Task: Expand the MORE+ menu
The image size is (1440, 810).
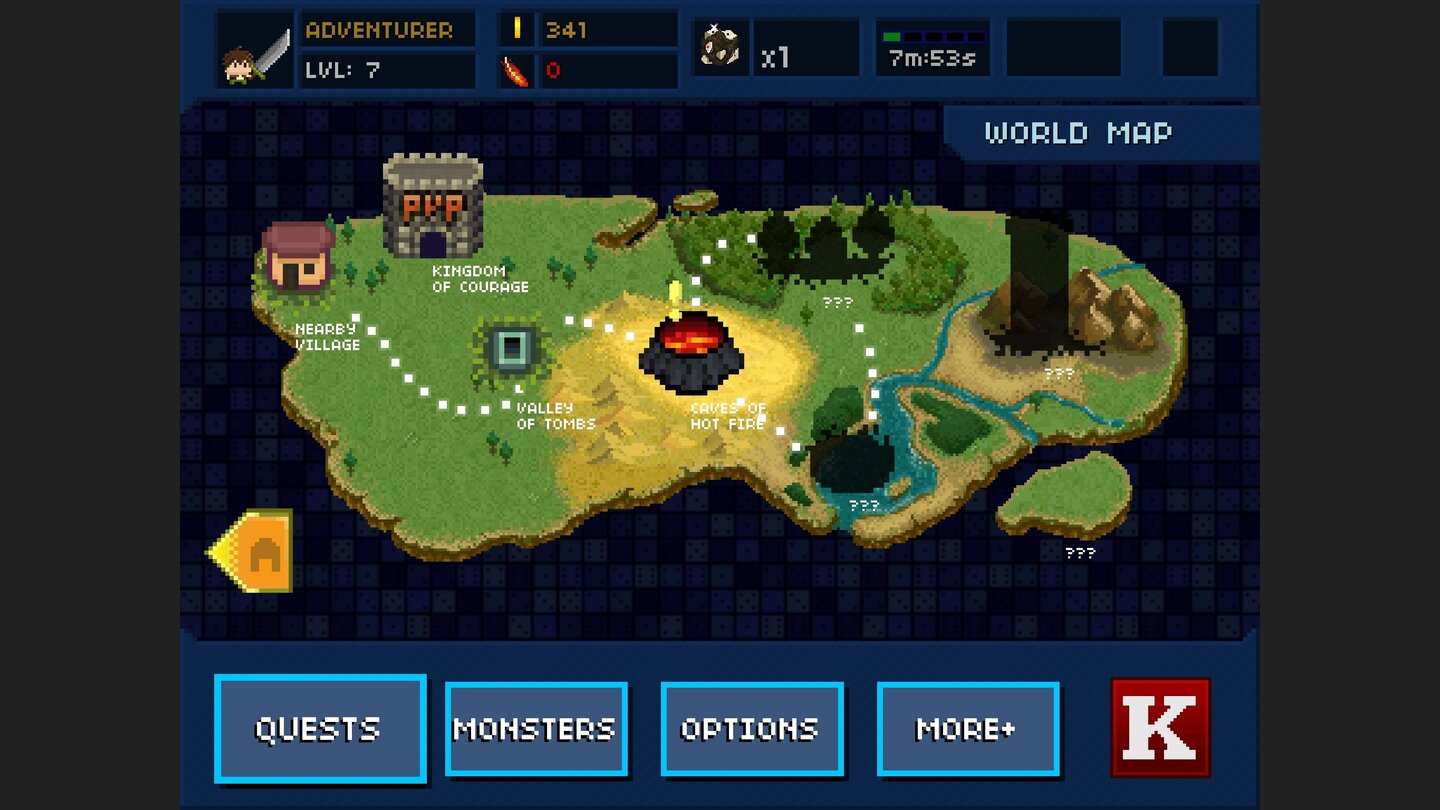Action: coord(966,727)
